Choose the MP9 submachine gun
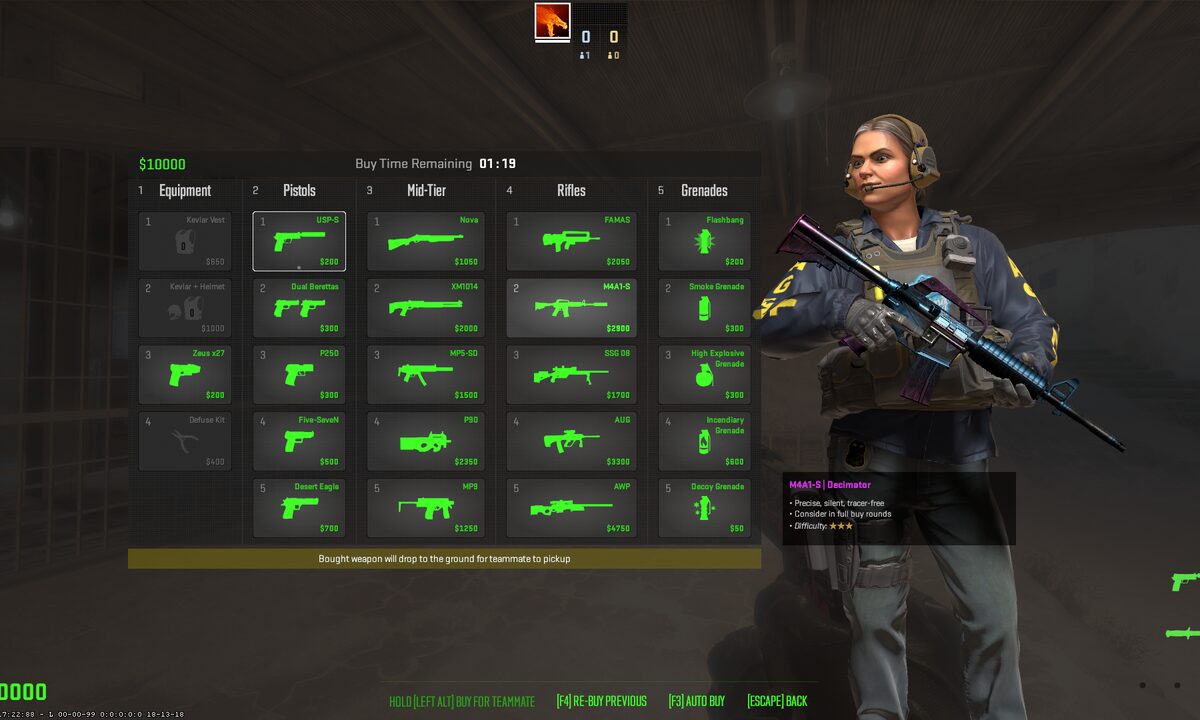This screenshot has height=720, width=1200. click(426, 508)
